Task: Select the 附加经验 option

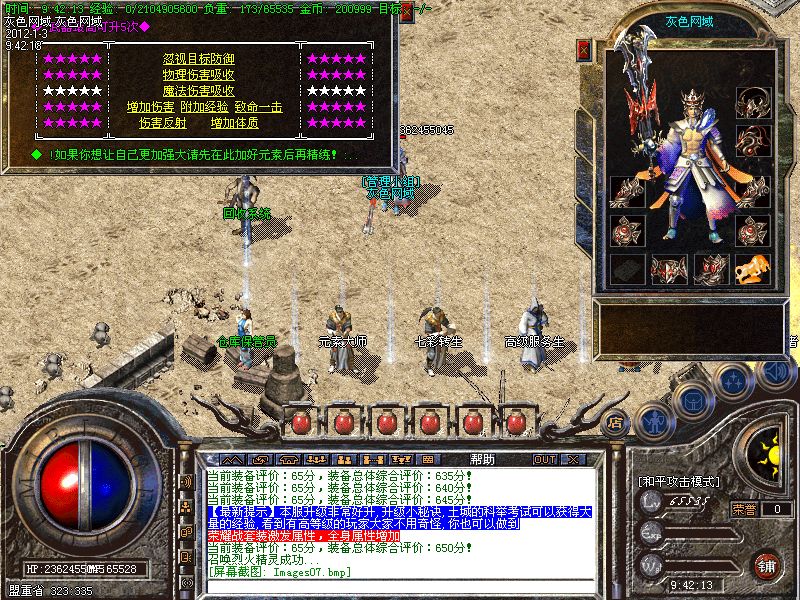Action: click(x=204, y=107)
